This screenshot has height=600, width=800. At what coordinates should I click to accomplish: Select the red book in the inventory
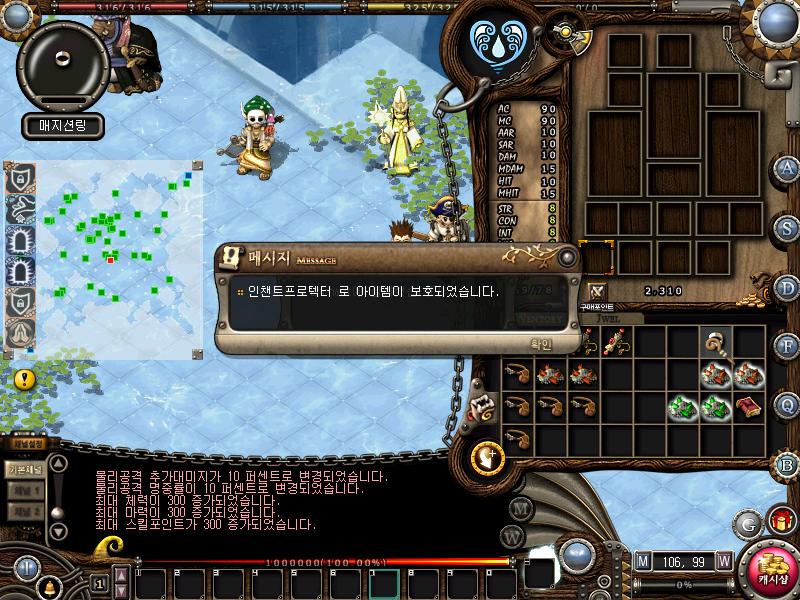pos(748,406)
